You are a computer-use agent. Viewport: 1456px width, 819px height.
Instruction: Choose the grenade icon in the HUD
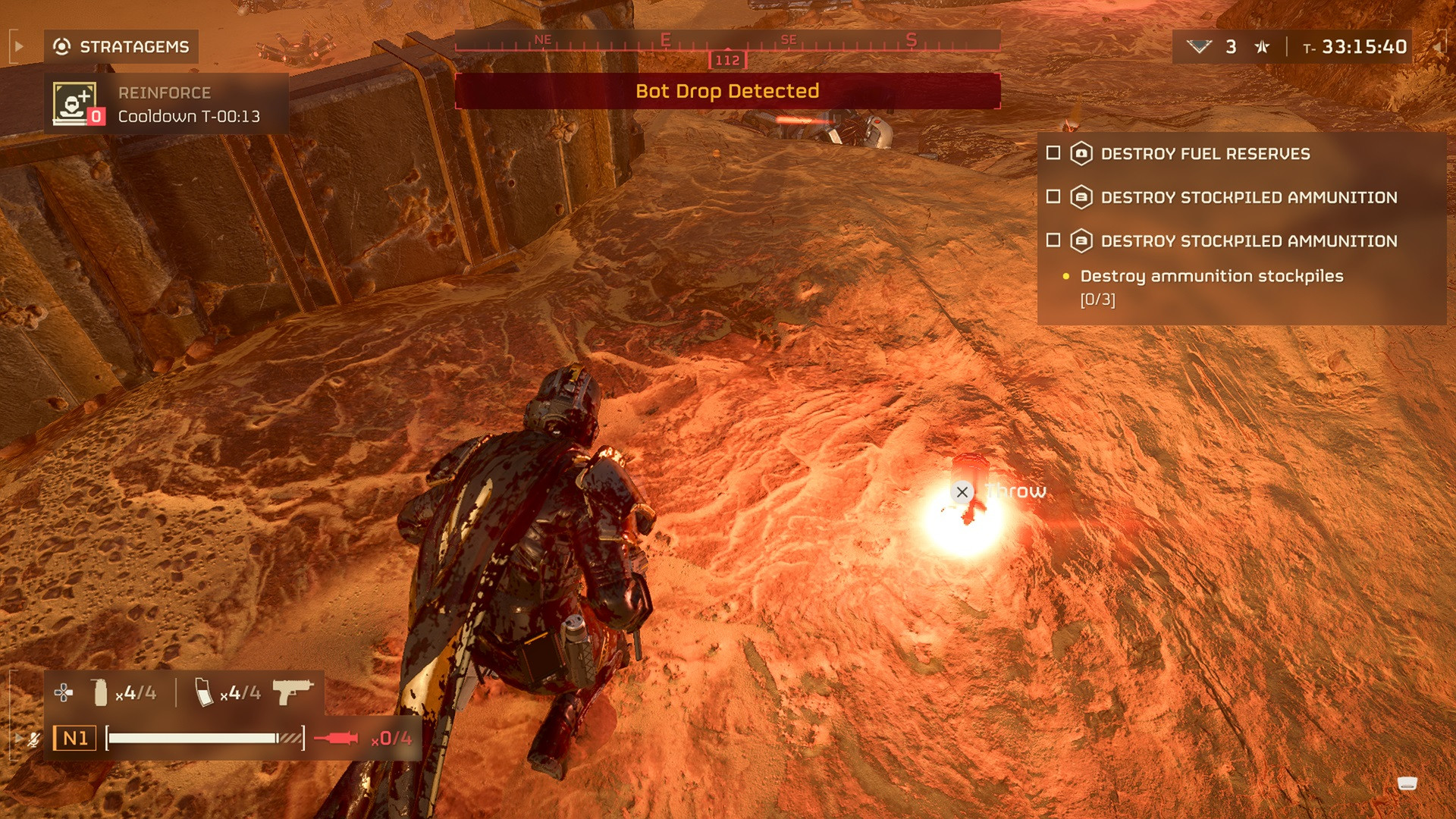pyautogui.click(x=99, y=692)
